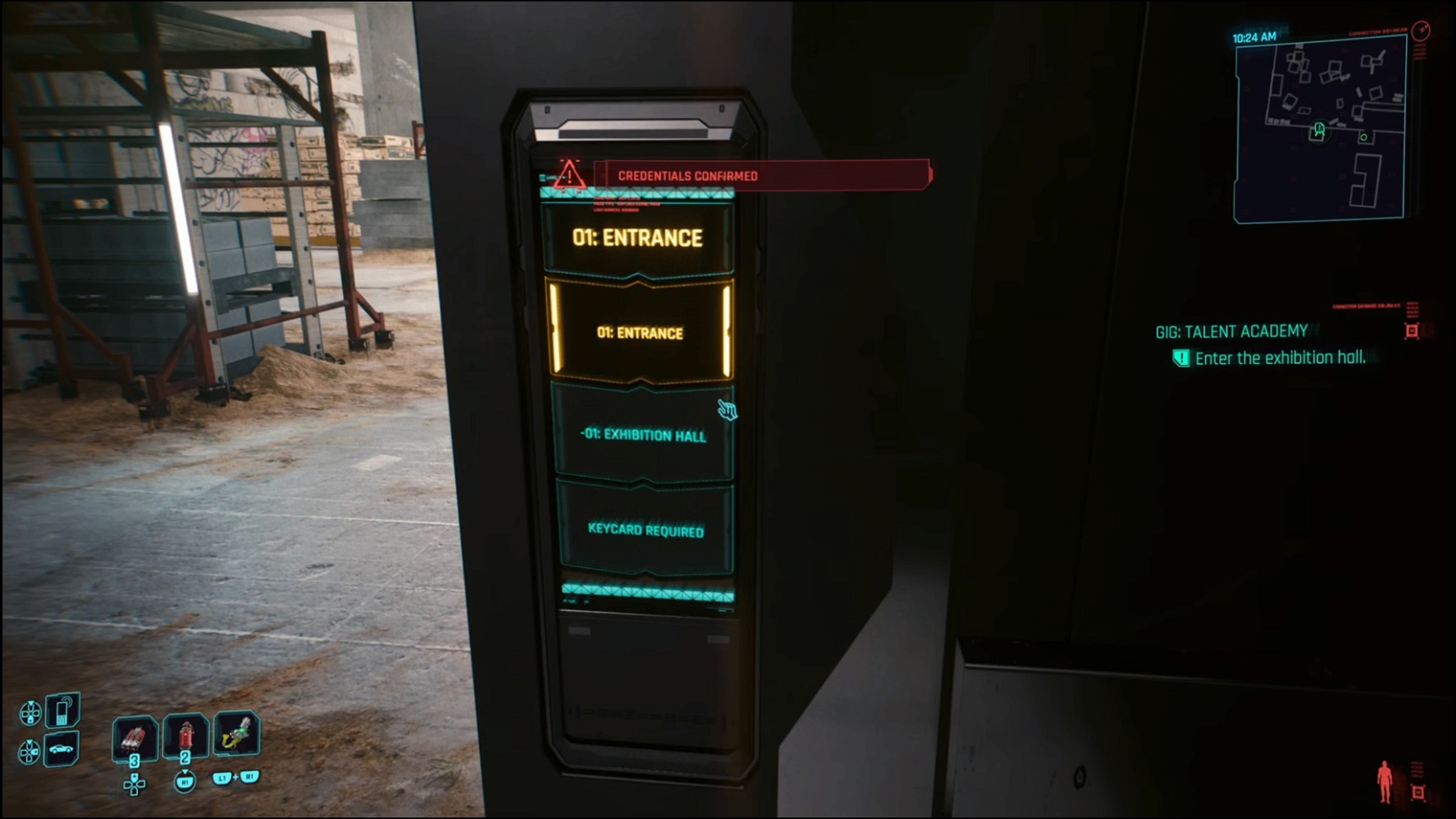Click the 10:24 AM clock display
Image resolution: width=1456 pixels, height=819 pixels.
1255,35
